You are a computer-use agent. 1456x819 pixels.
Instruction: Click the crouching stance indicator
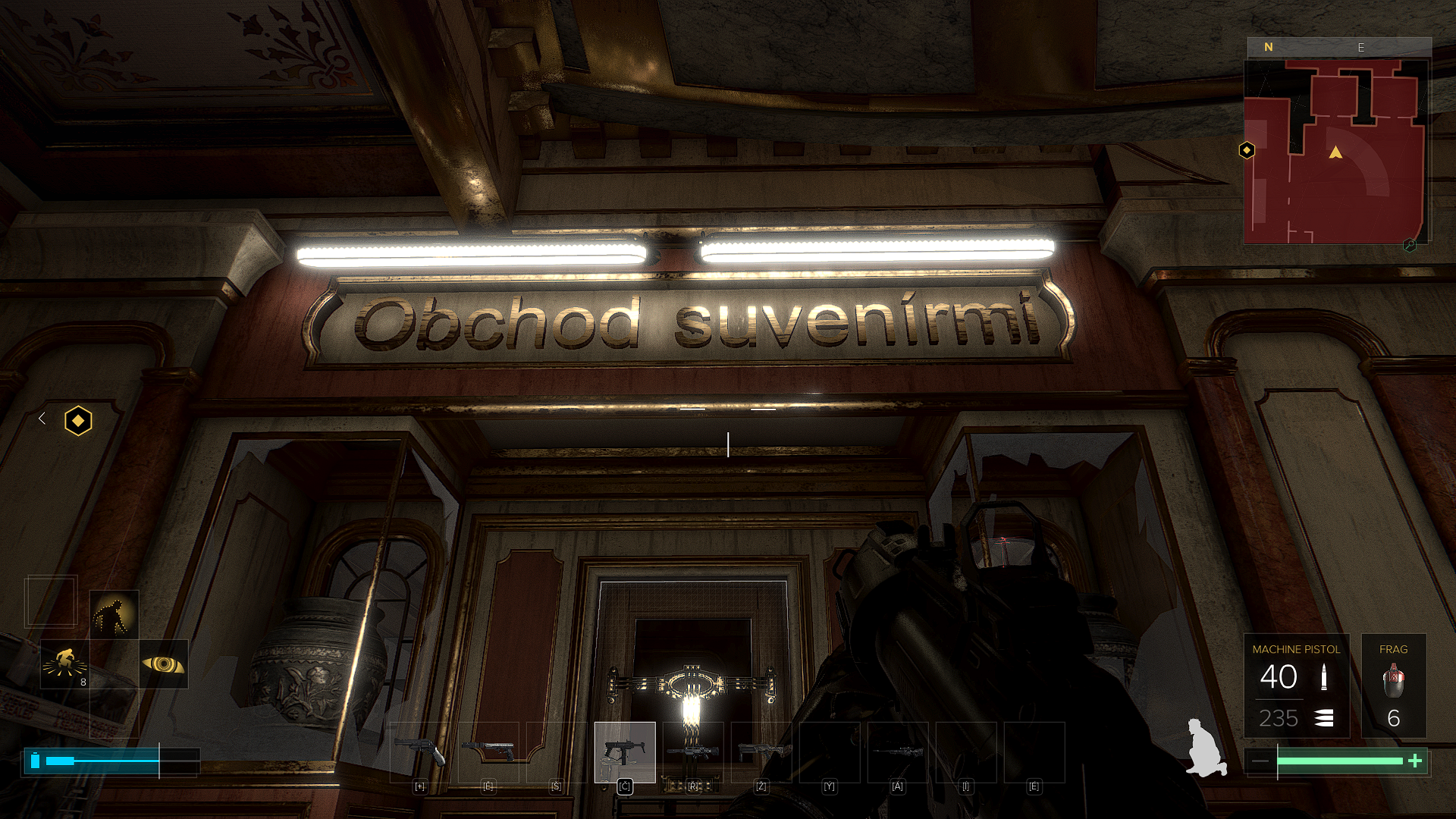[1204, 748]
